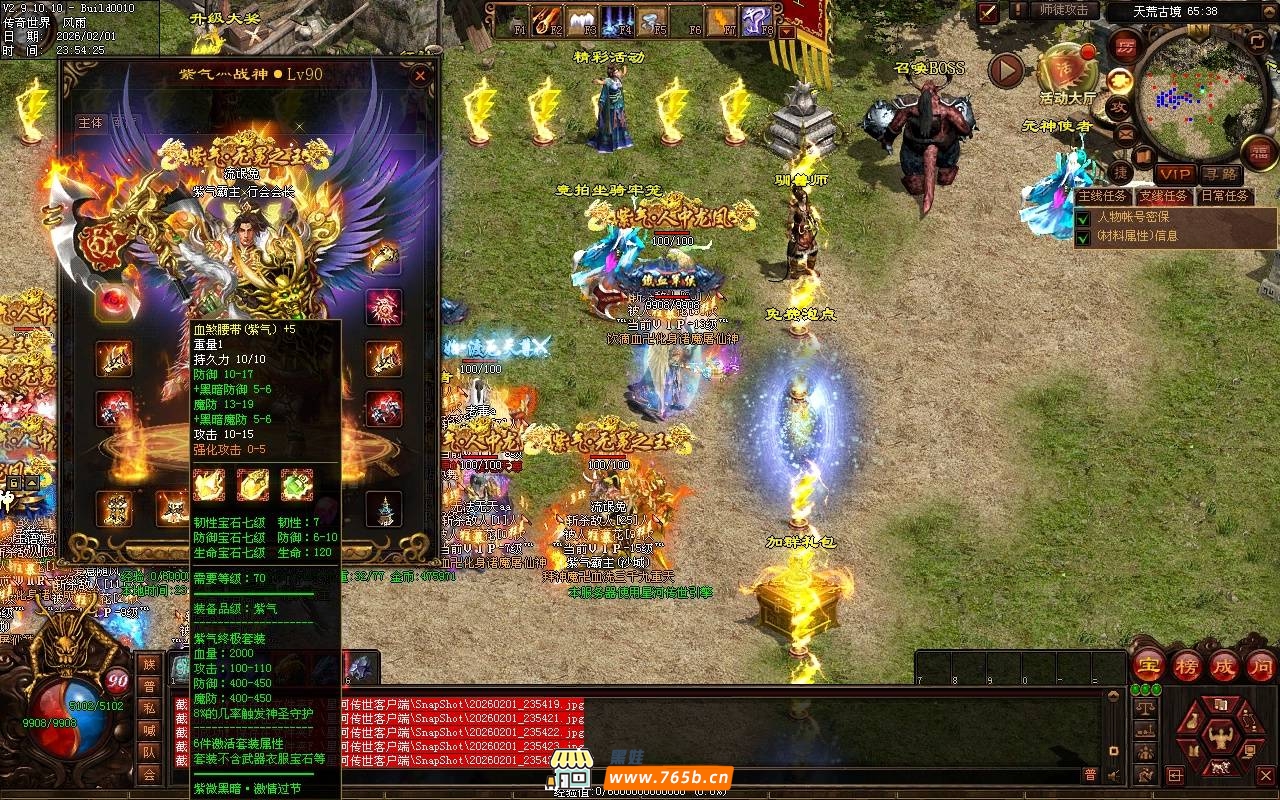Open the 成 achievements button
1280x800 pixels.
[1224, 665]
